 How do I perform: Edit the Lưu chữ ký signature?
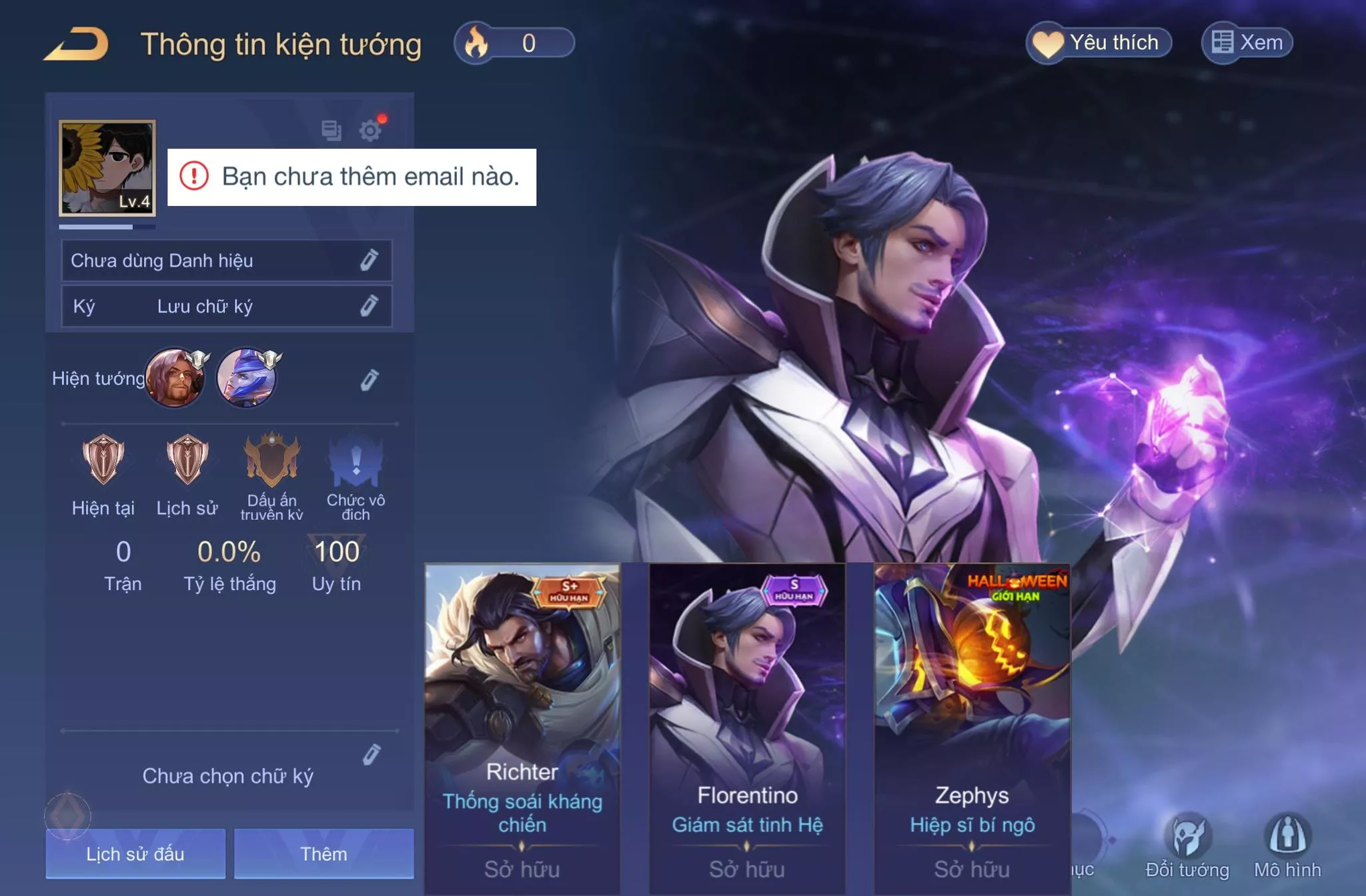coord(369,306)
